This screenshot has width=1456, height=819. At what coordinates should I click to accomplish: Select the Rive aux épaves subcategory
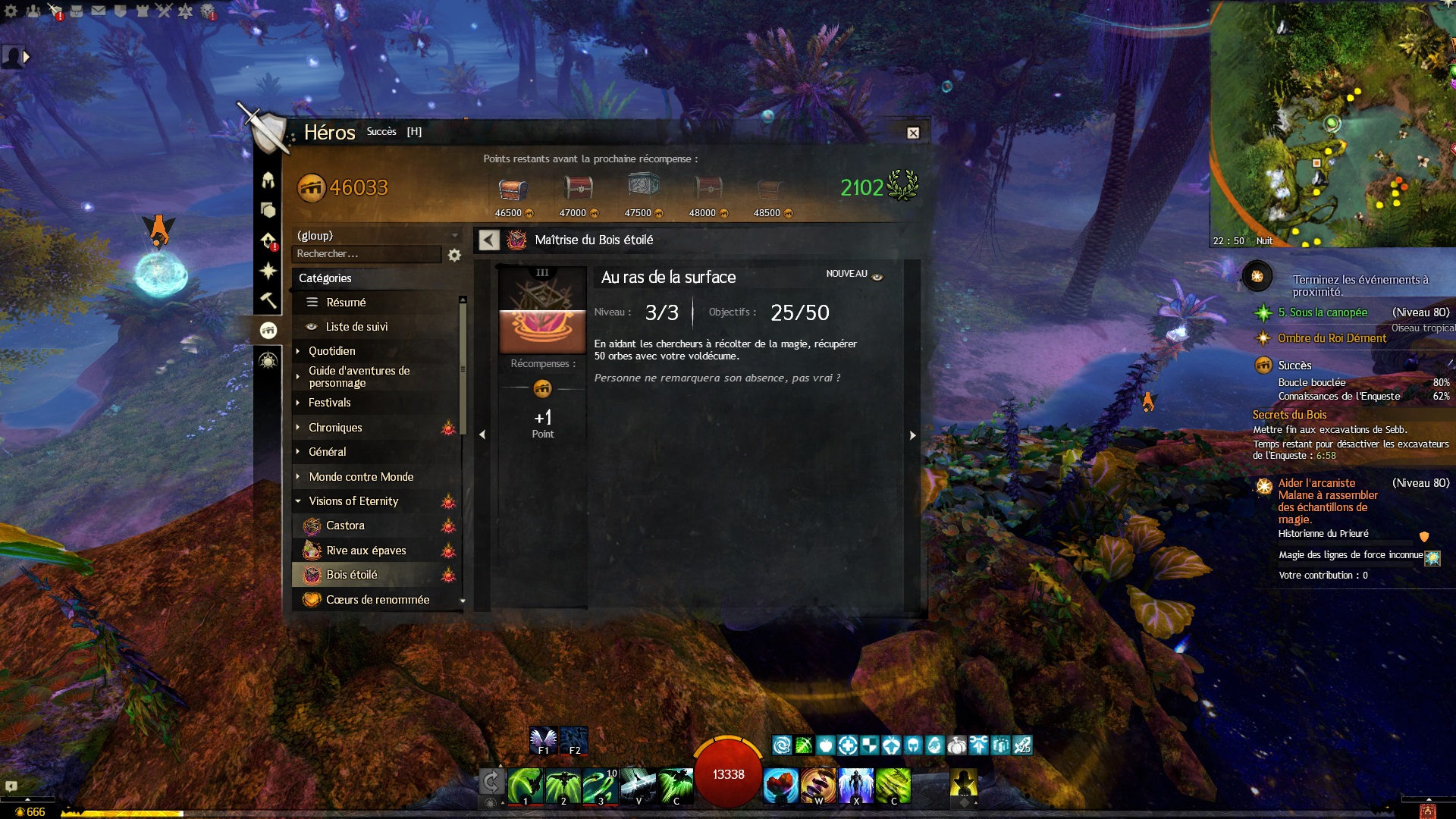pos(366,551)
